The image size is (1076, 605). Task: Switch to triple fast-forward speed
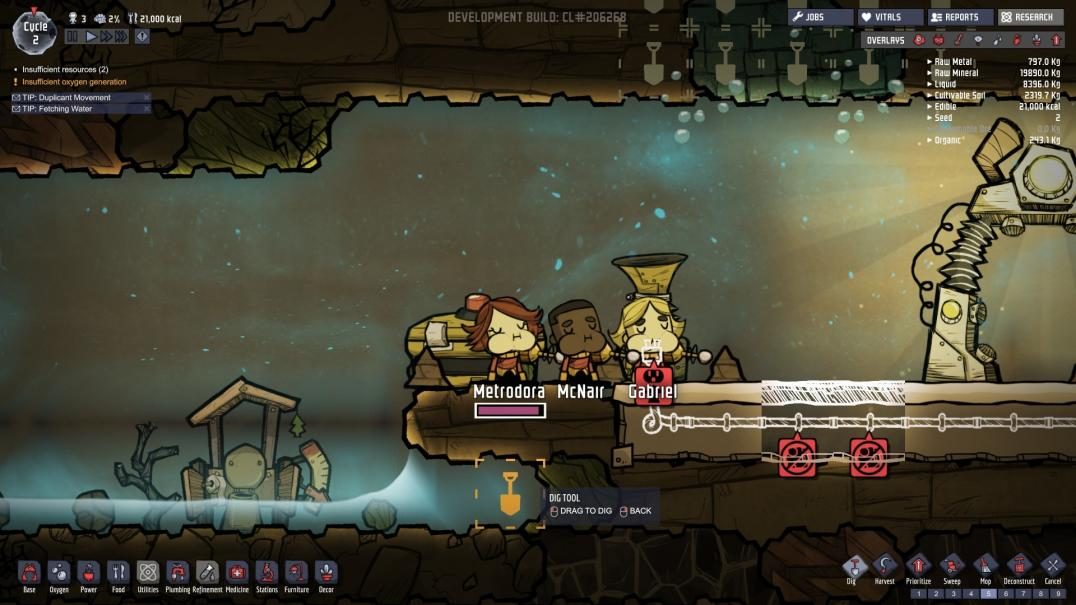[x=120, y=36]
